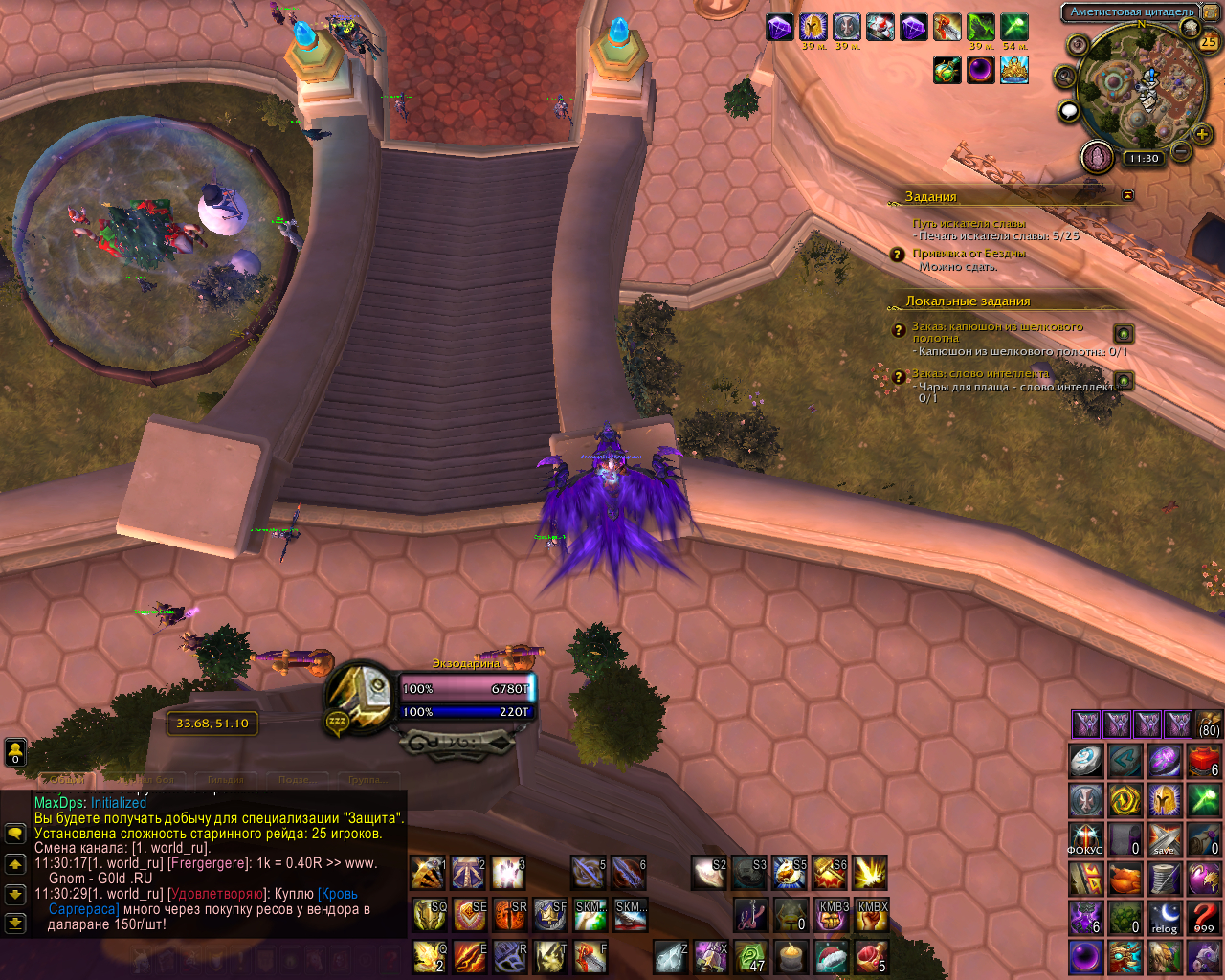Click the 11:30 clock button
Viewport: 1225px width, 980px height.
tap(1143, 159)
